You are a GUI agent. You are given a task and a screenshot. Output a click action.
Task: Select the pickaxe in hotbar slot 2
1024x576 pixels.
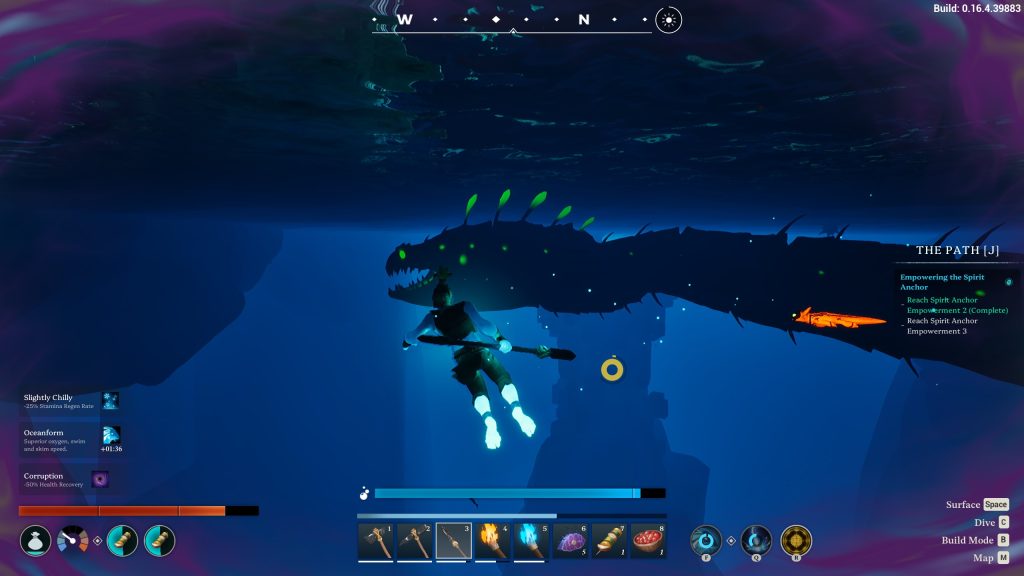414,541
